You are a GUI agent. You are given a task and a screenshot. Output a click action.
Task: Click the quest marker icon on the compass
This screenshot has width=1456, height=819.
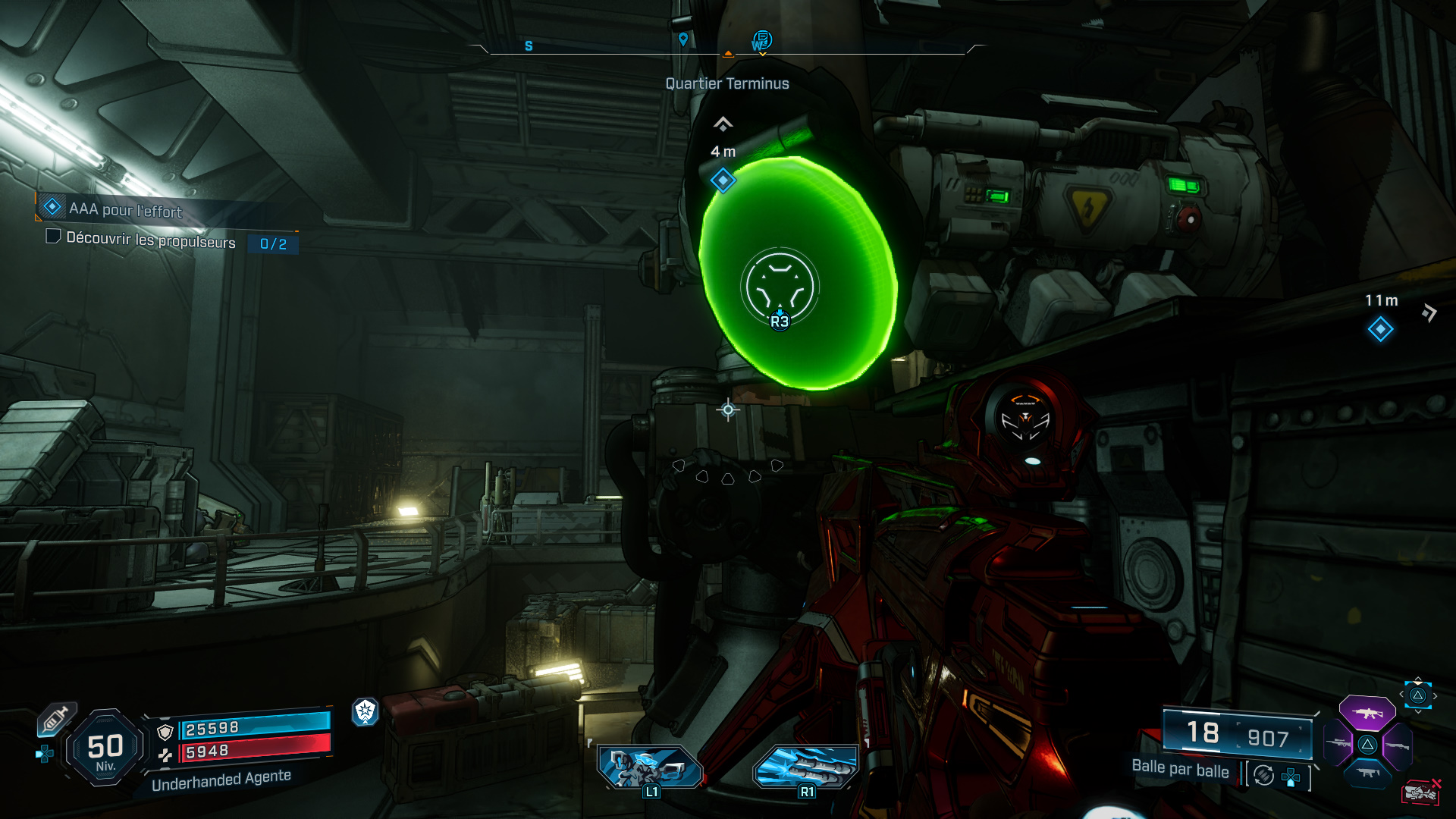point(761,40)
